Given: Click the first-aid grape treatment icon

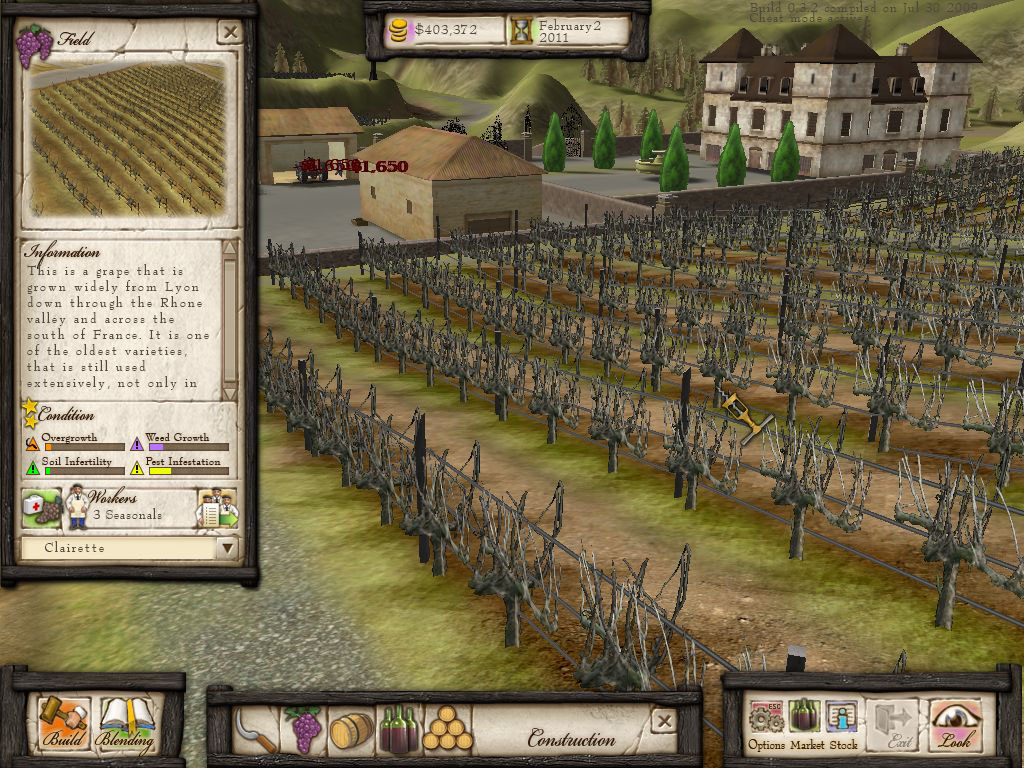Looking at the screenshot, I should (x=41, y=508).
